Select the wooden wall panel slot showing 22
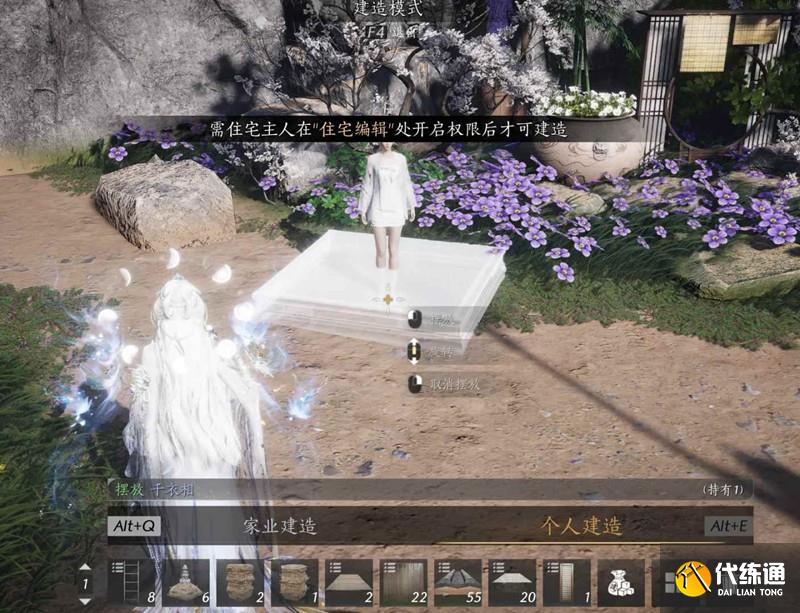 pos(403,582)
